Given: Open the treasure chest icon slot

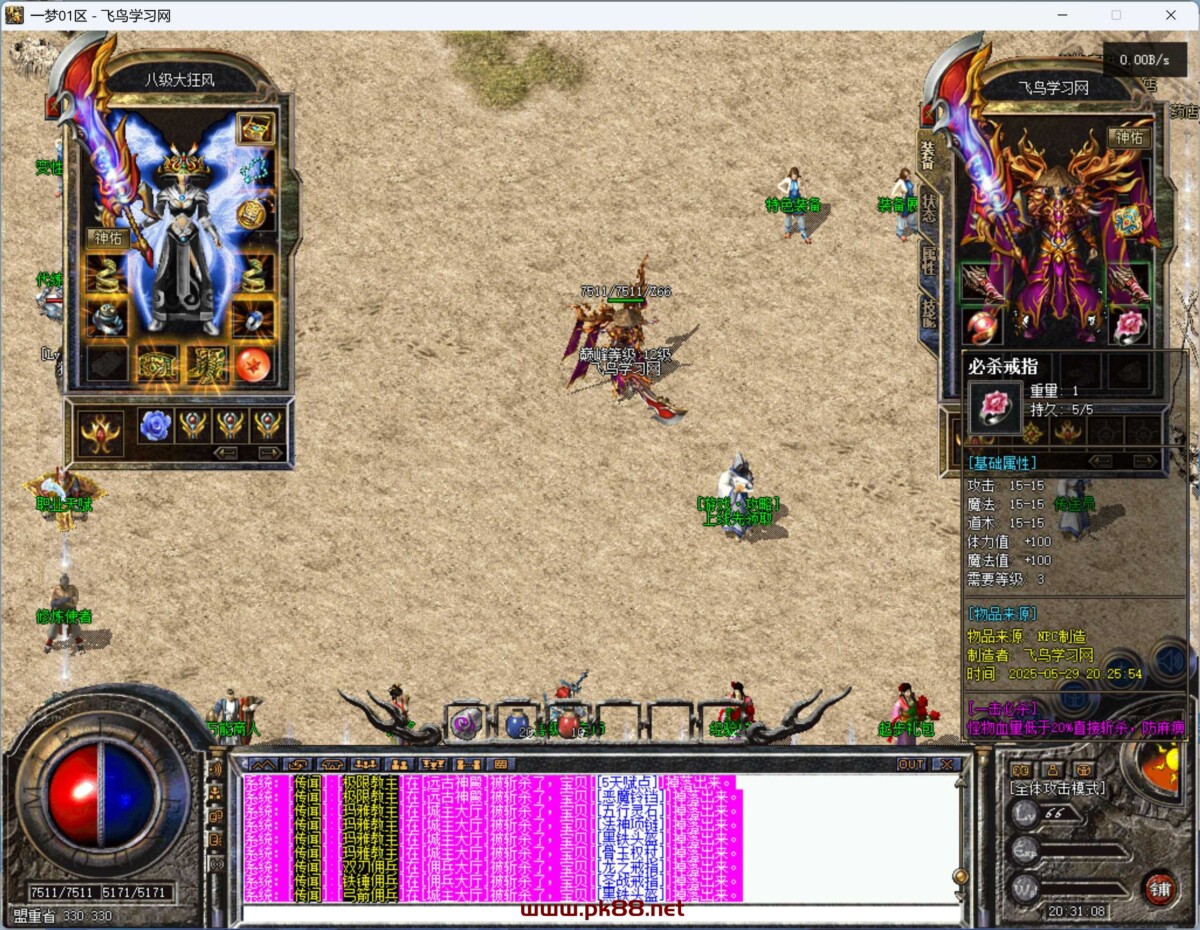Looking at the screenshot, I should click(255, 129).
